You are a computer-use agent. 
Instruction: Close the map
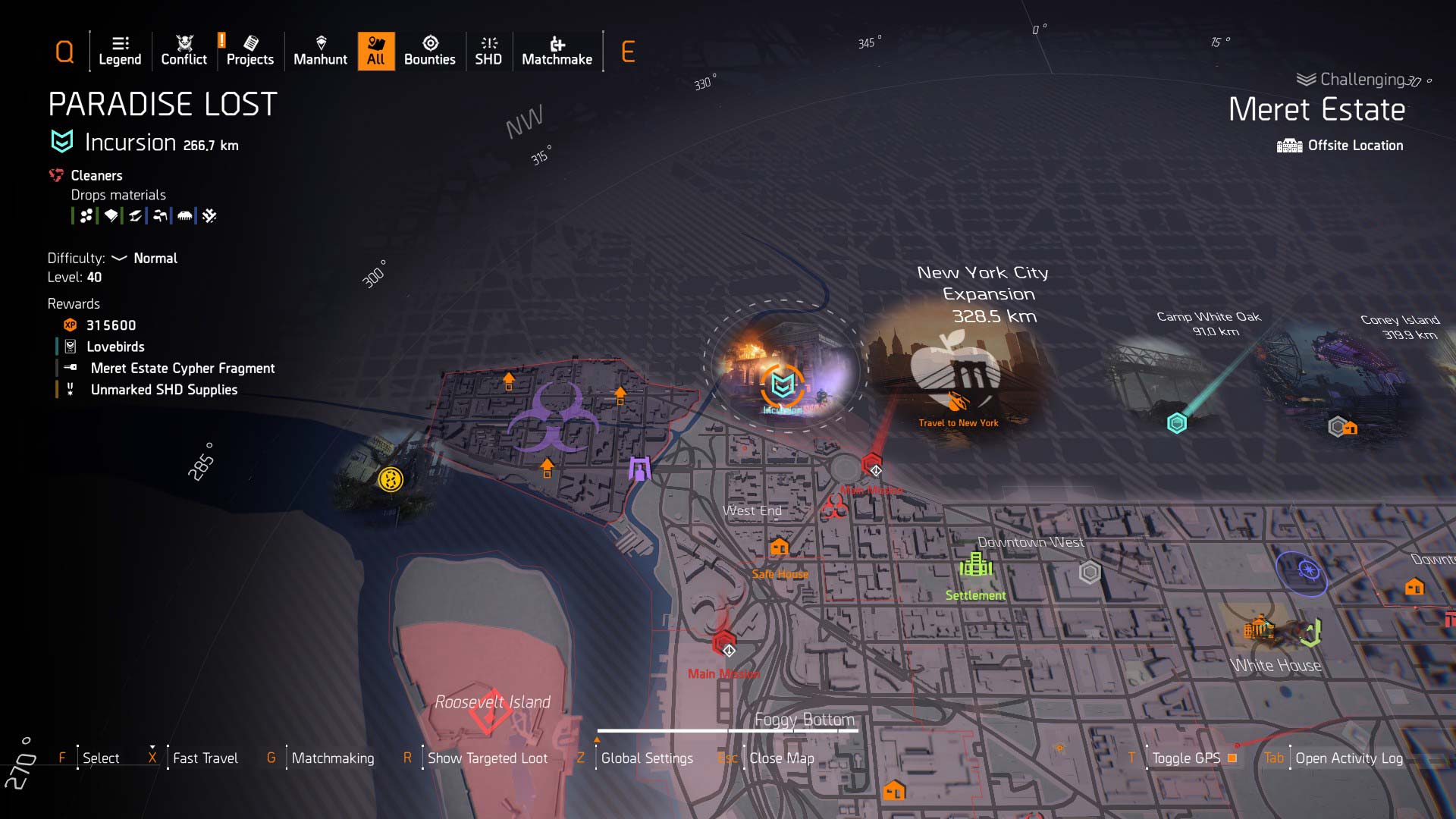coord(781,758)
